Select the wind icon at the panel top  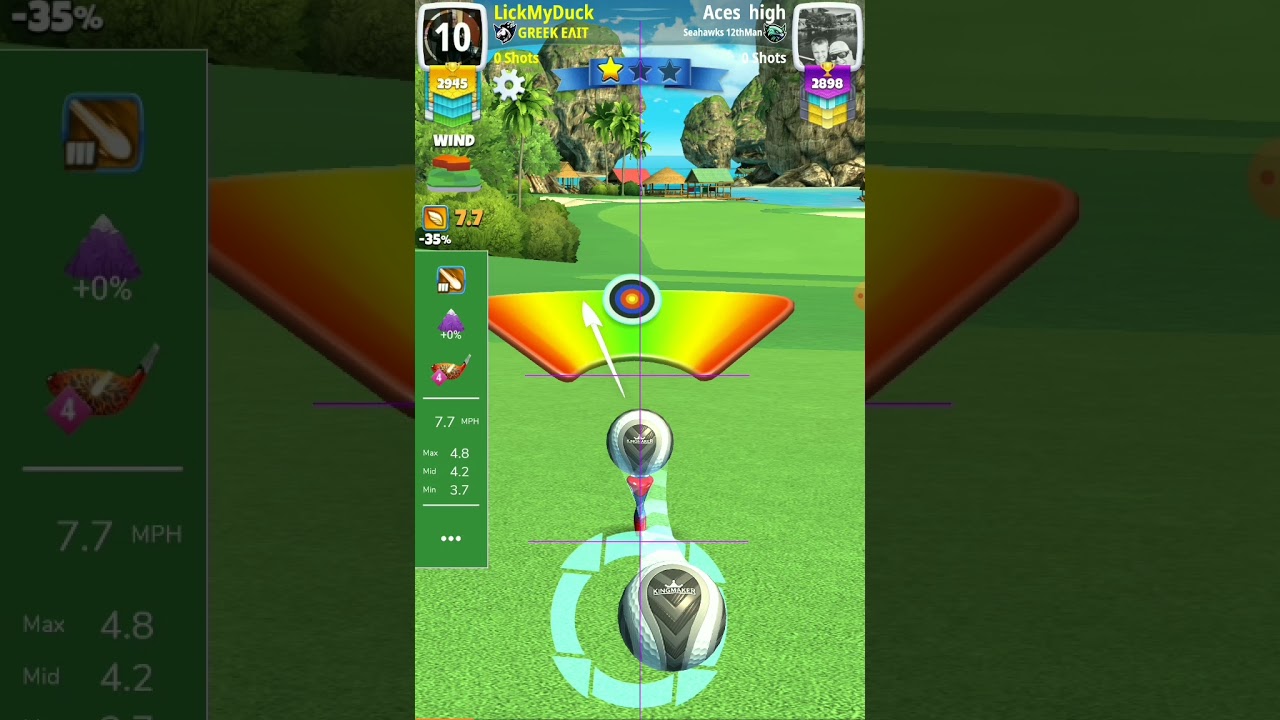click(x=450, y=281)
